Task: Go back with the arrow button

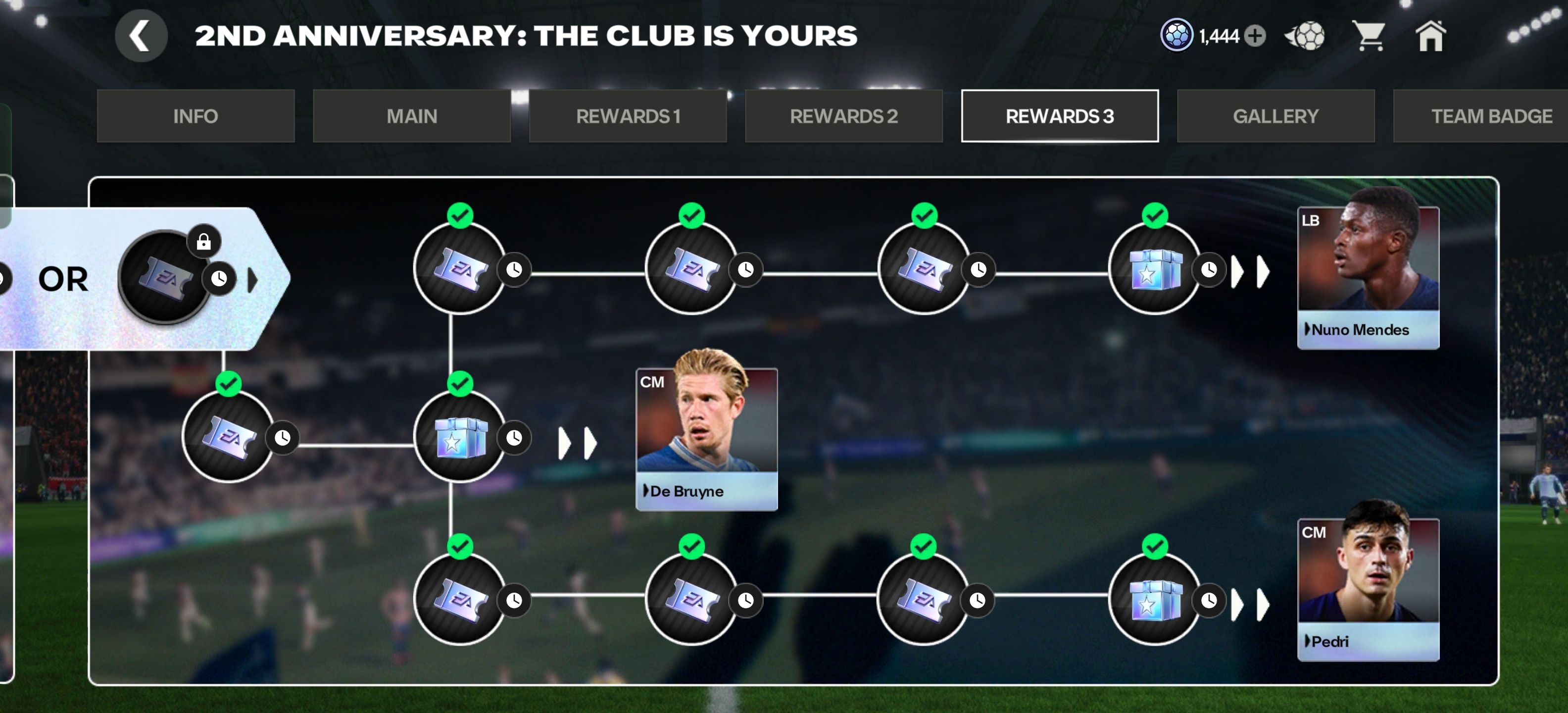Action: click(x=141, y=37)
